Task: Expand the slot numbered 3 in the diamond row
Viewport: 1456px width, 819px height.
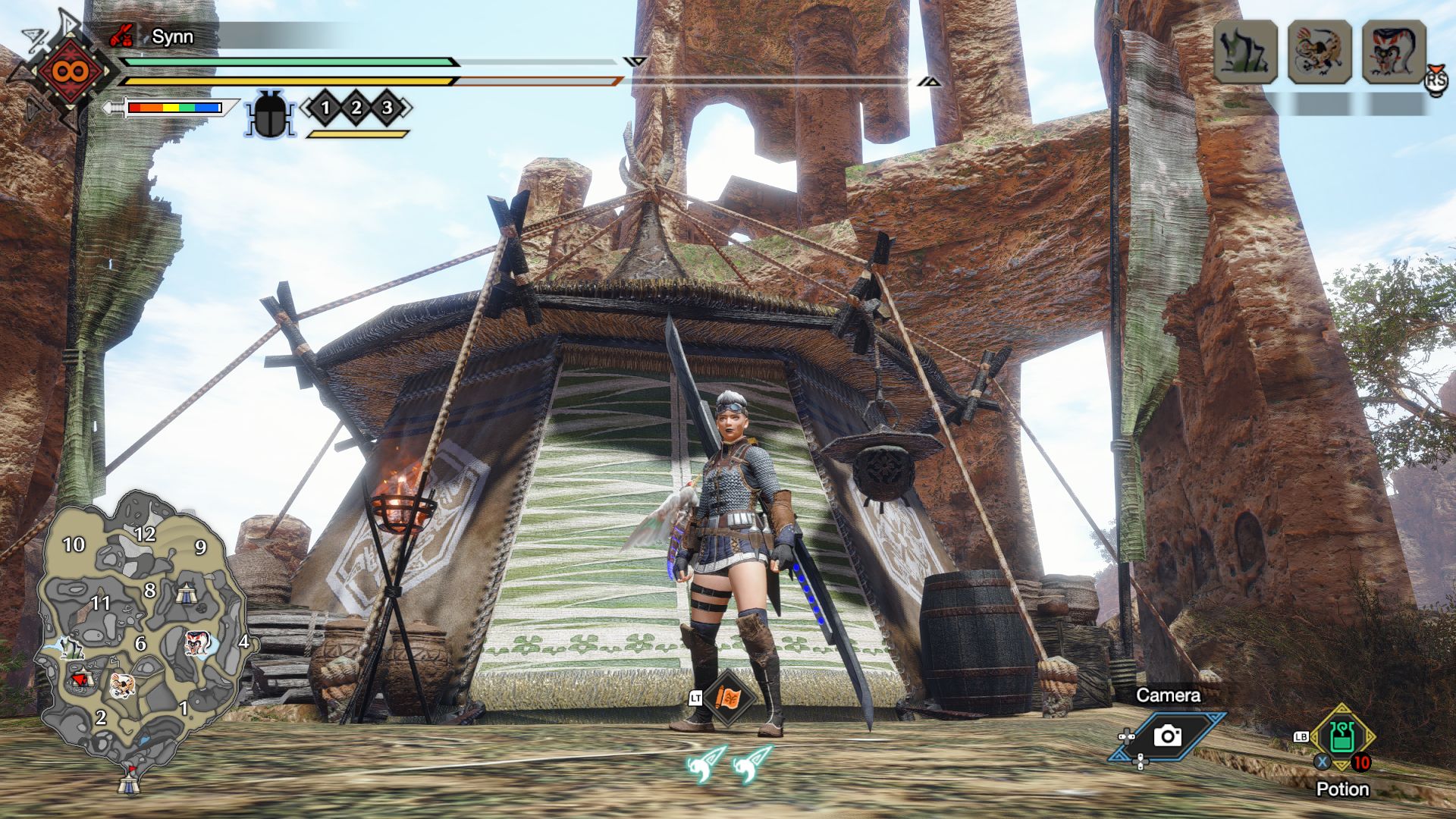Action: point(385,108)
